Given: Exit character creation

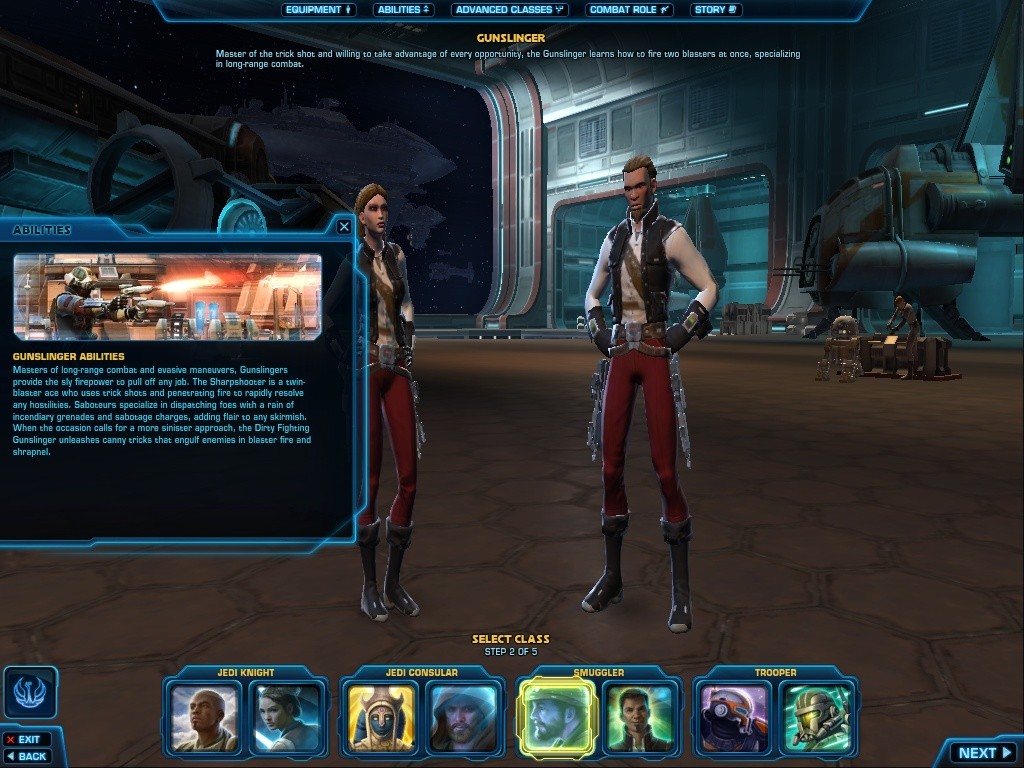Looking at the screenshot, I should 27,740.
